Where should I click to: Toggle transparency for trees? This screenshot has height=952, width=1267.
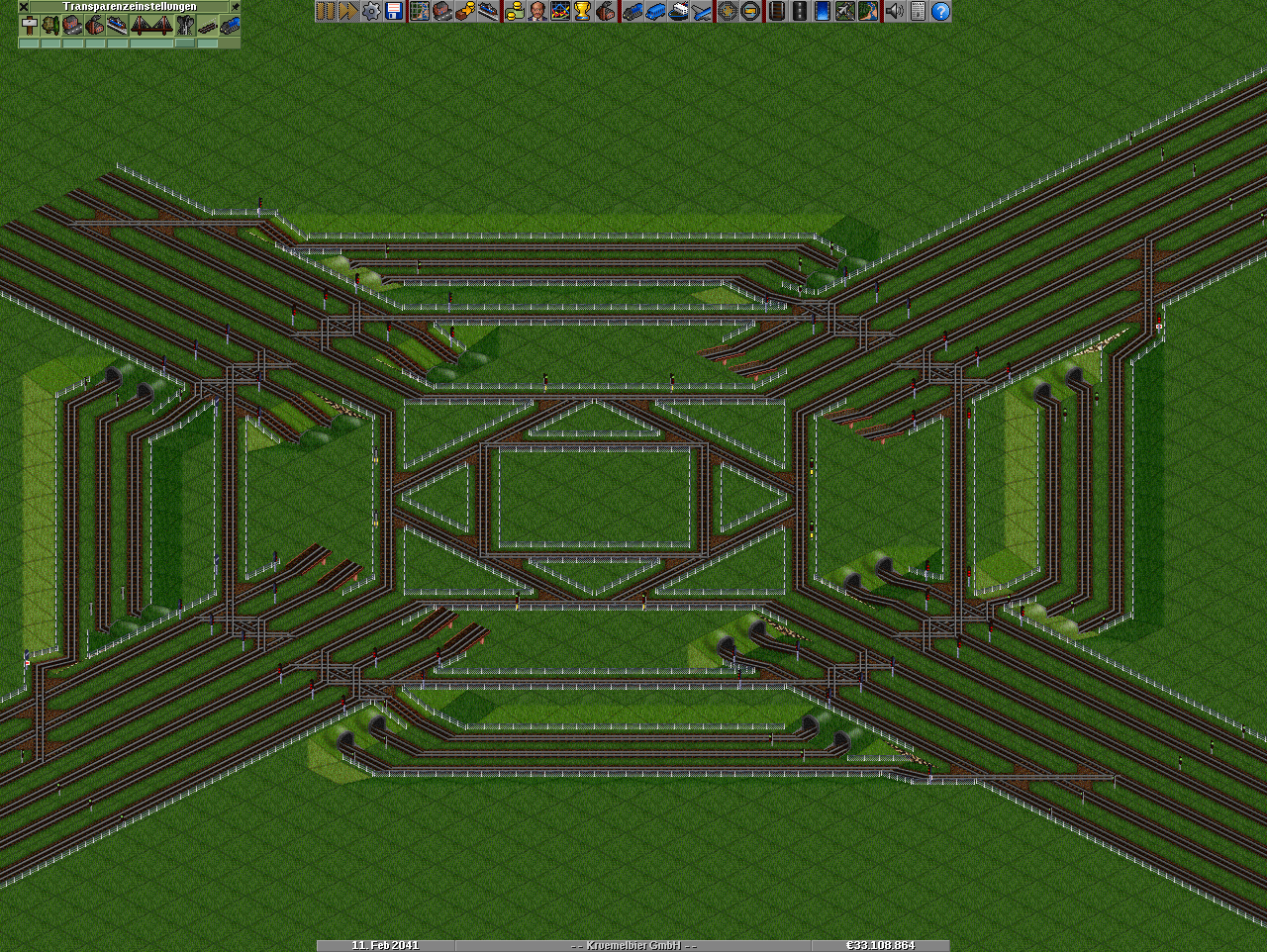coord(51,25)
